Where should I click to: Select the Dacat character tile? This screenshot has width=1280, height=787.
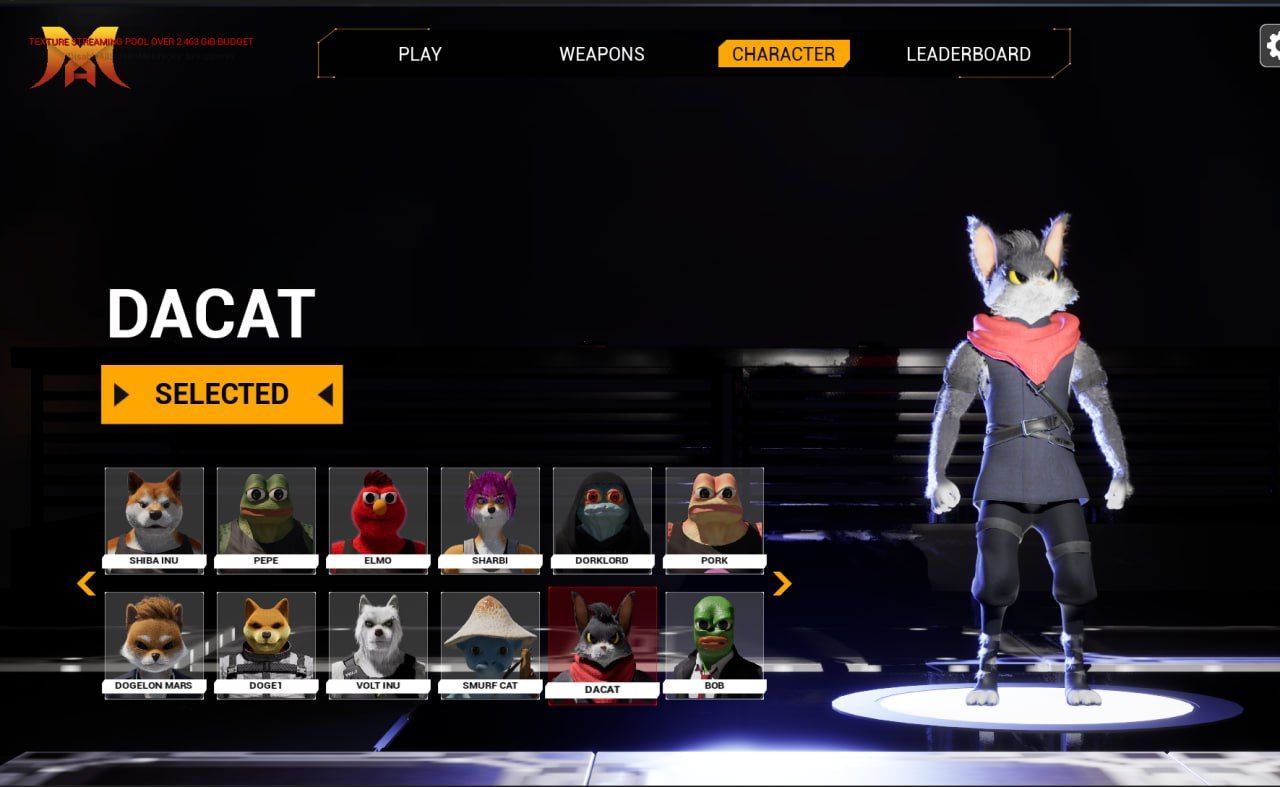coord(602,645)
